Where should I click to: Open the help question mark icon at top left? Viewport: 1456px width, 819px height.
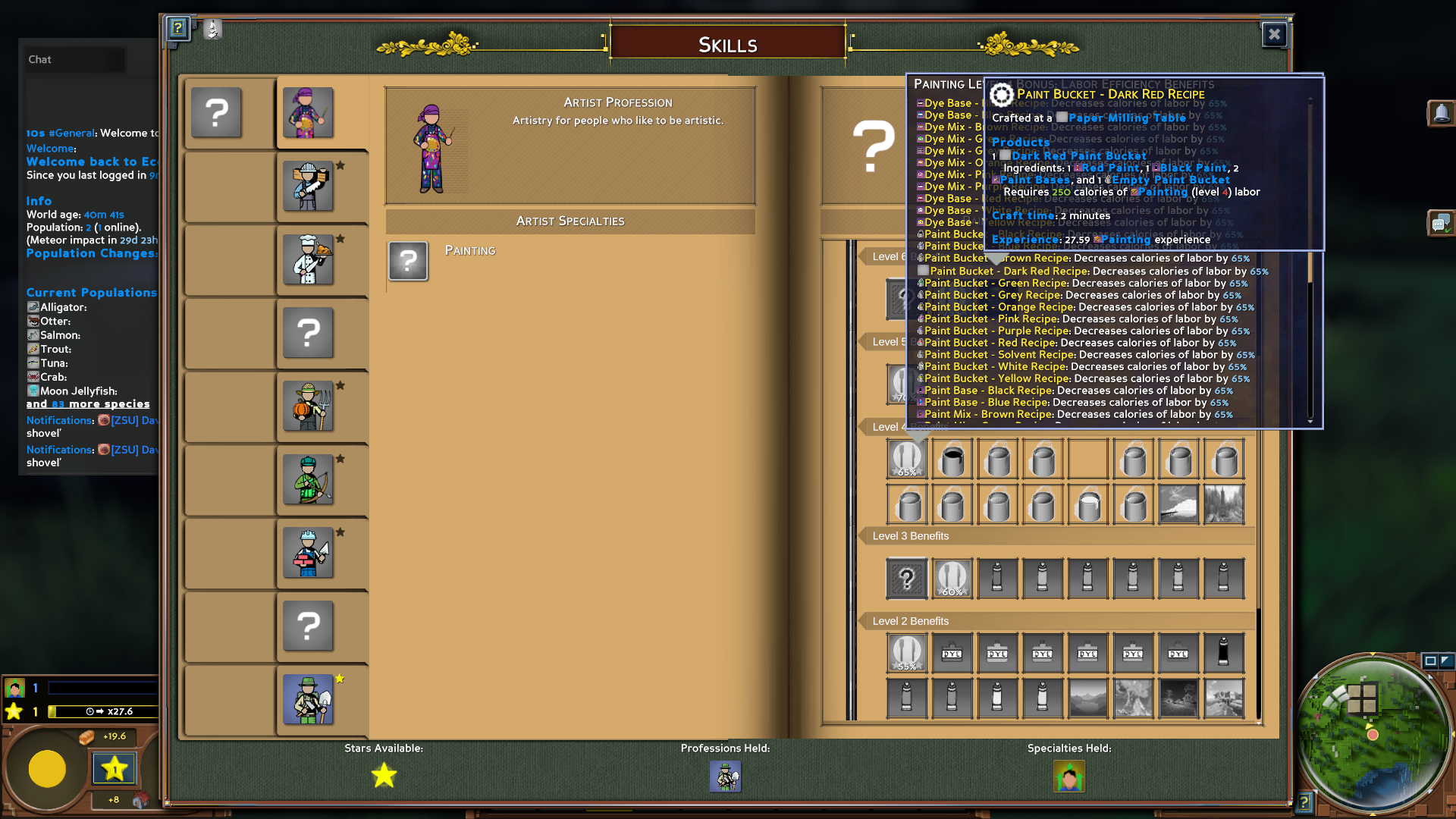[177, 30]
